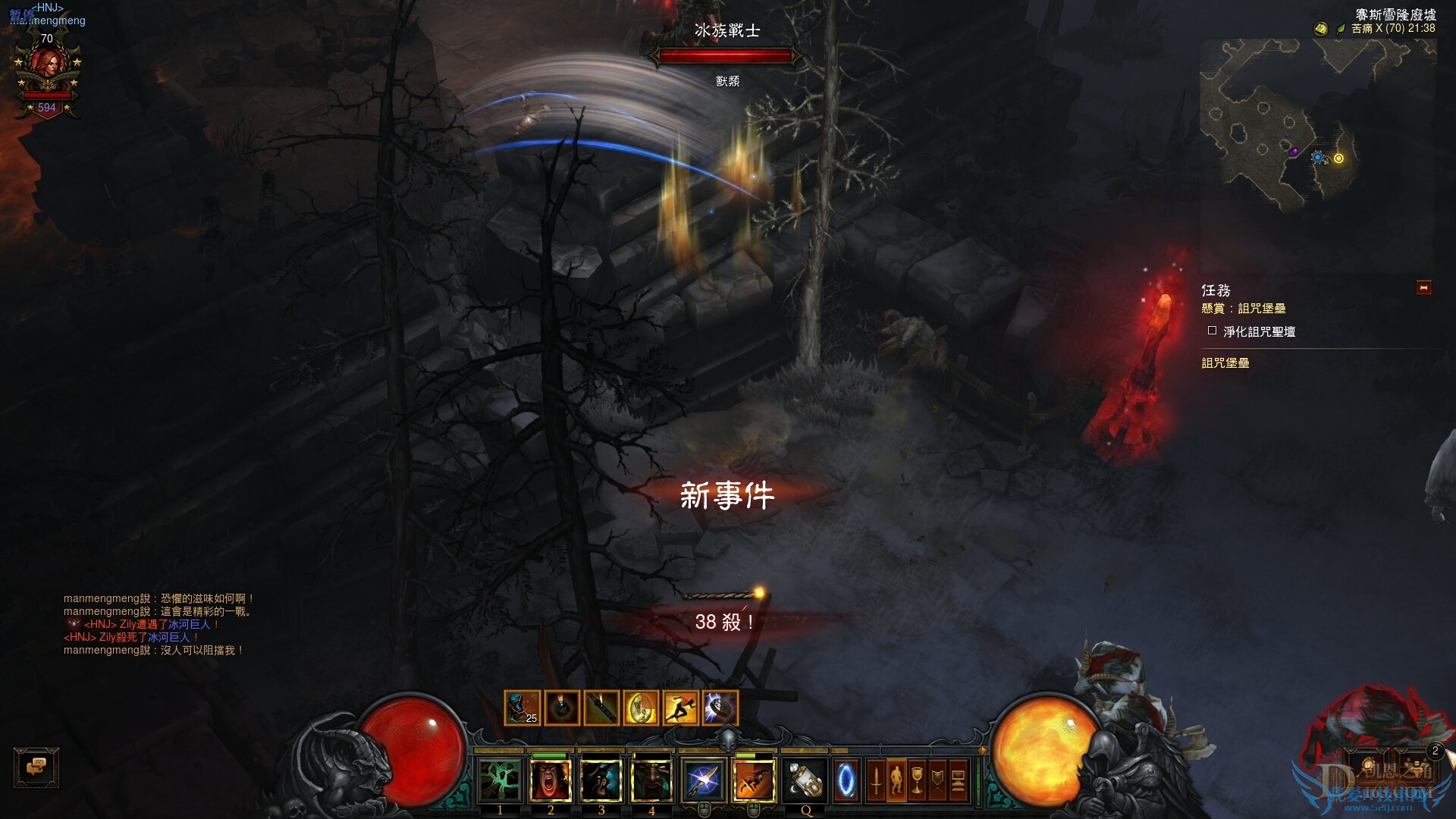Open the chat window speech bubble button
Image resolution: width=1456 pixels, height=819 pixels.
pyautogui.click(x=36, y=767)
